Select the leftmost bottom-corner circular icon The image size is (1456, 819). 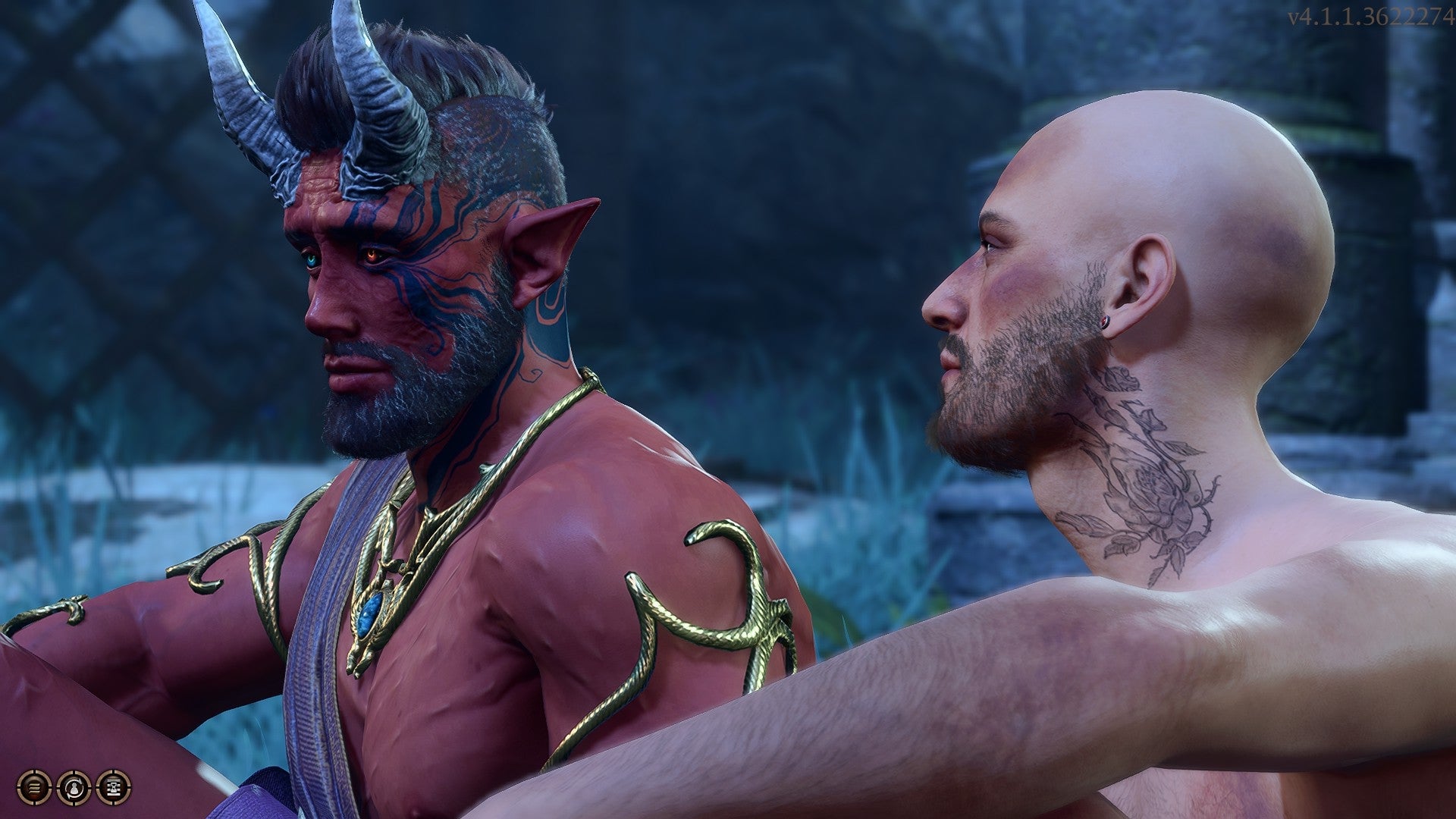point(33,787)
